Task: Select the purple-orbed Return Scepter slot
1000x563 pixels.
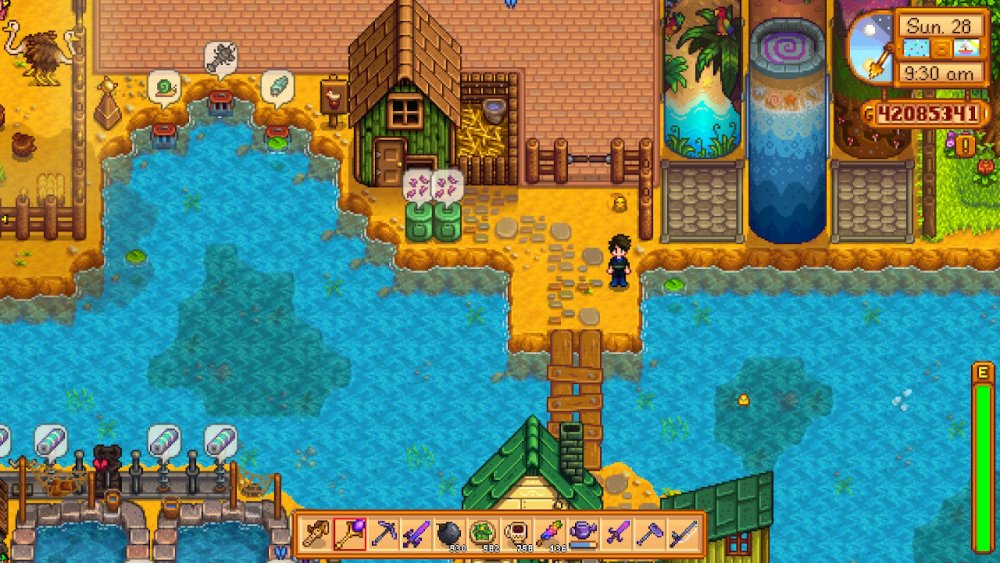Action: pos(350,534)
